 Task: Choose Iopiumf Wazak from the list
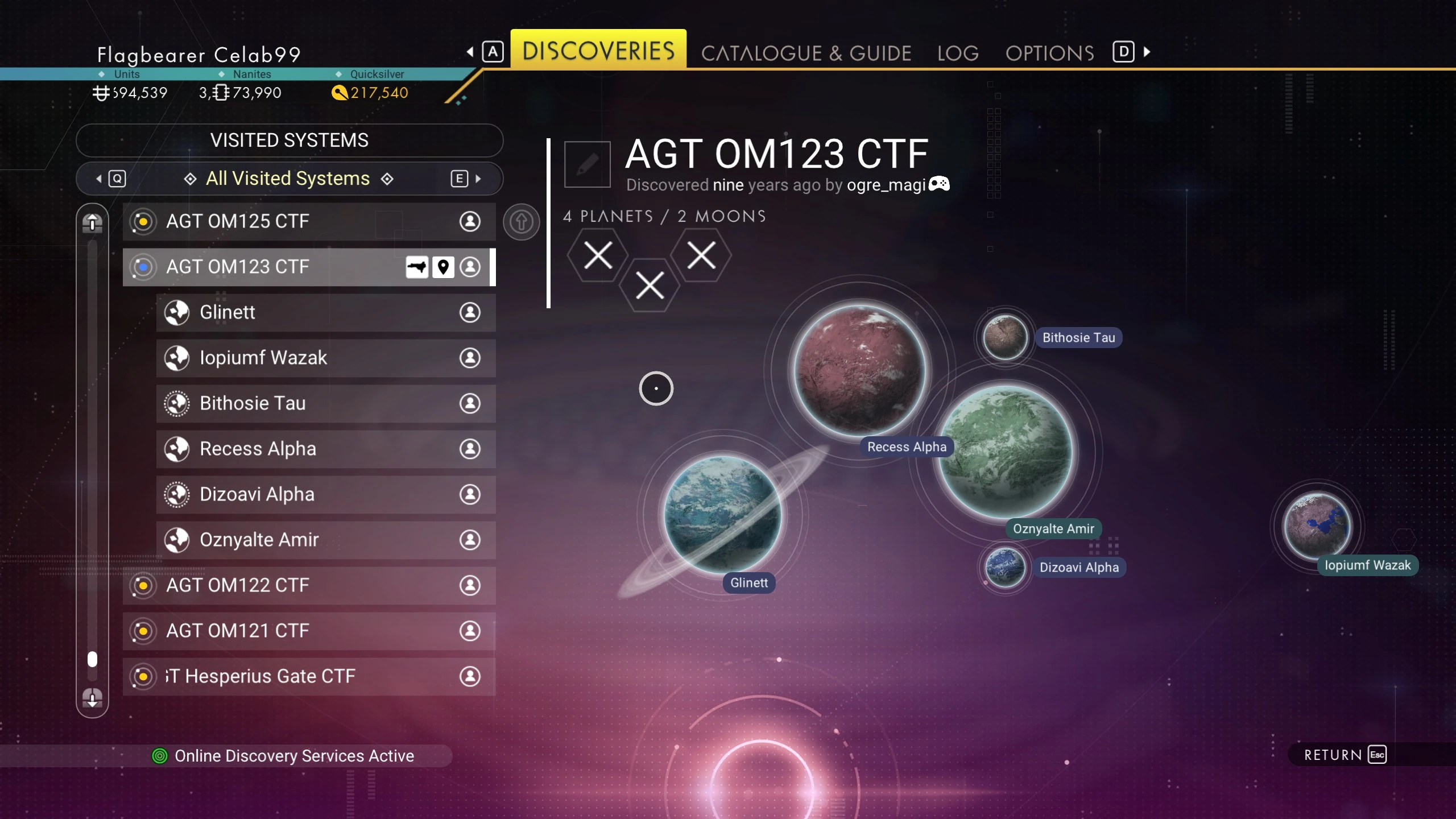pos(325,358)
